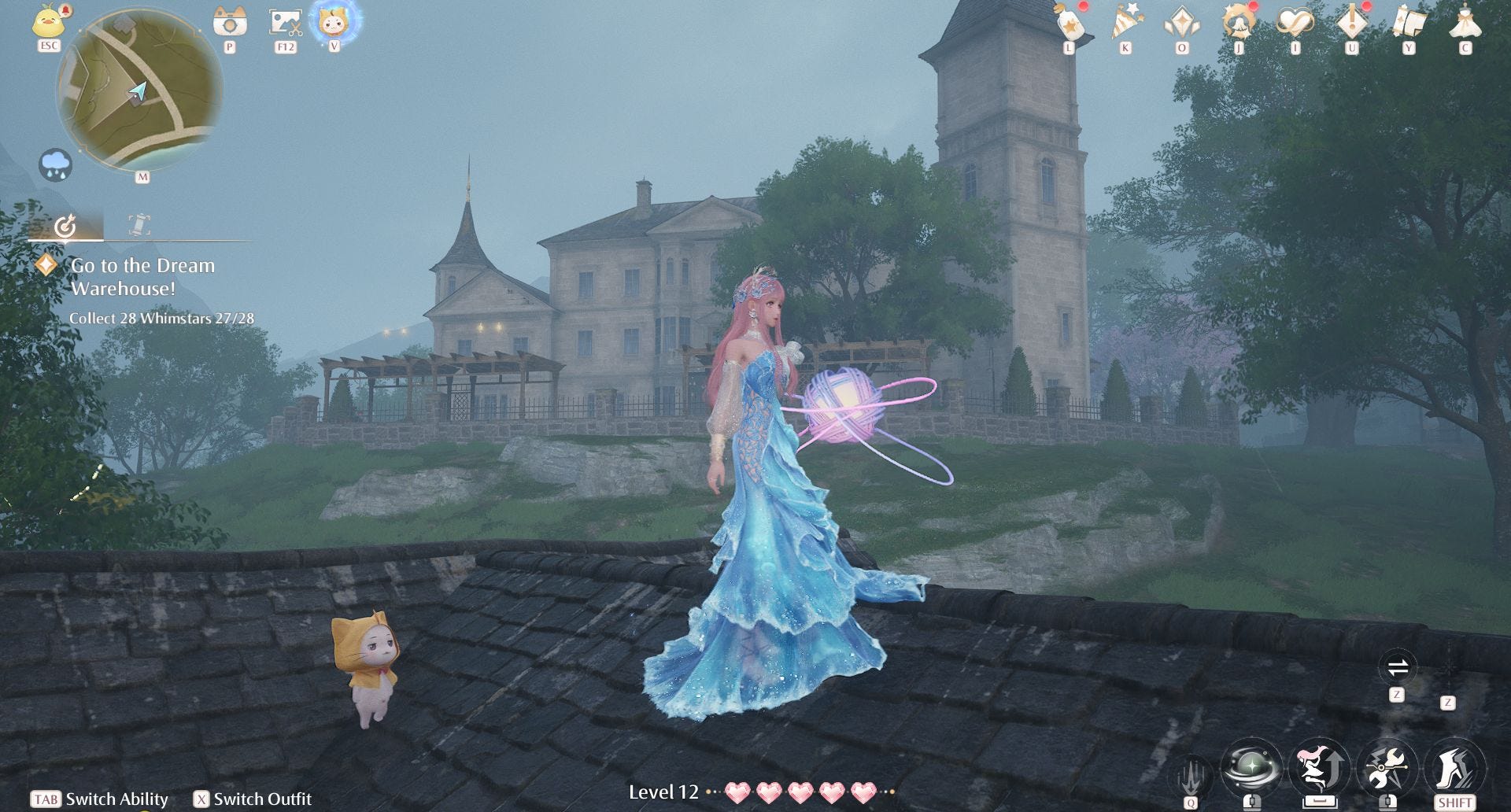The height and width of the screenshot is (812, 1511).
Task: Open the yellow duck main menu icon
Action: 49,21
